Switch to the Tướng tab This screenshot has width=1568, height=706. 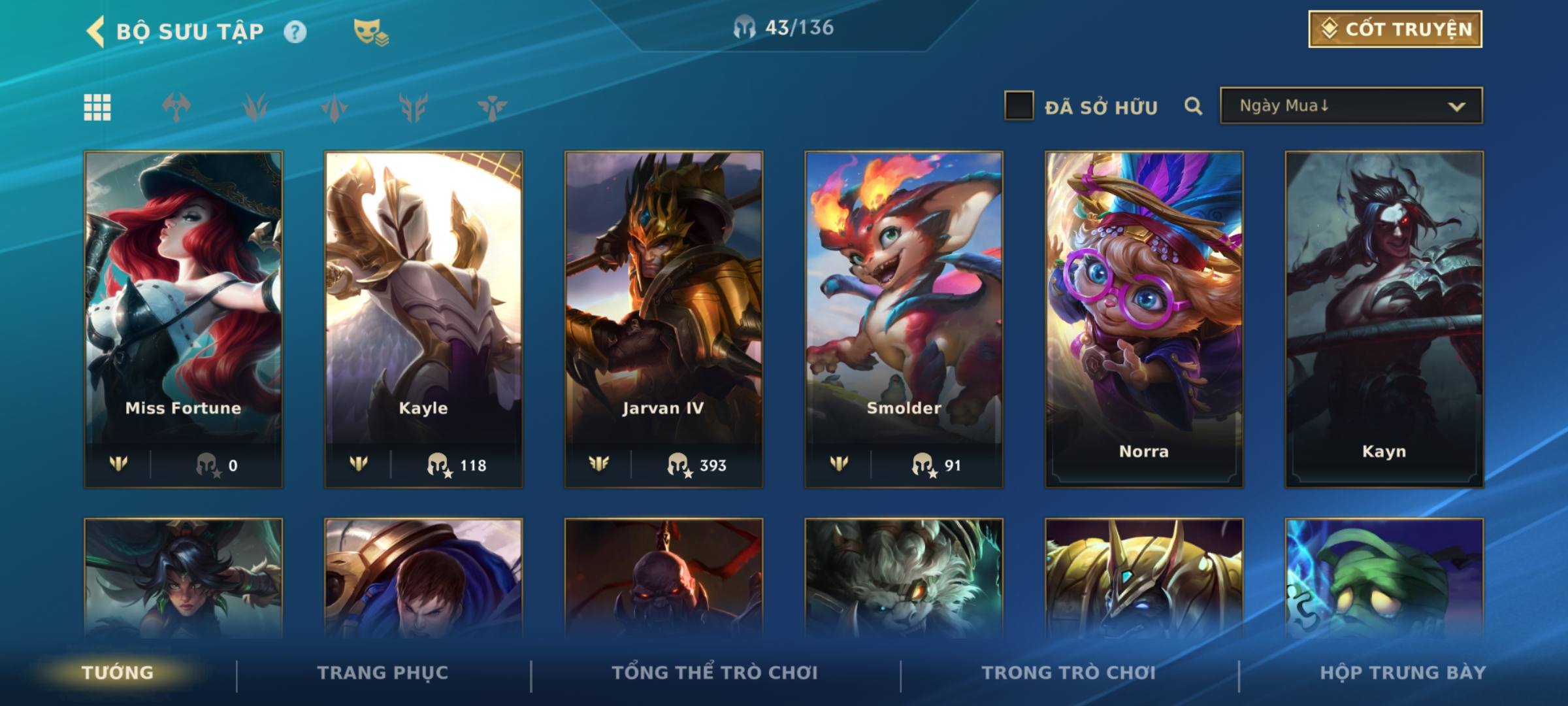point(118,673)
